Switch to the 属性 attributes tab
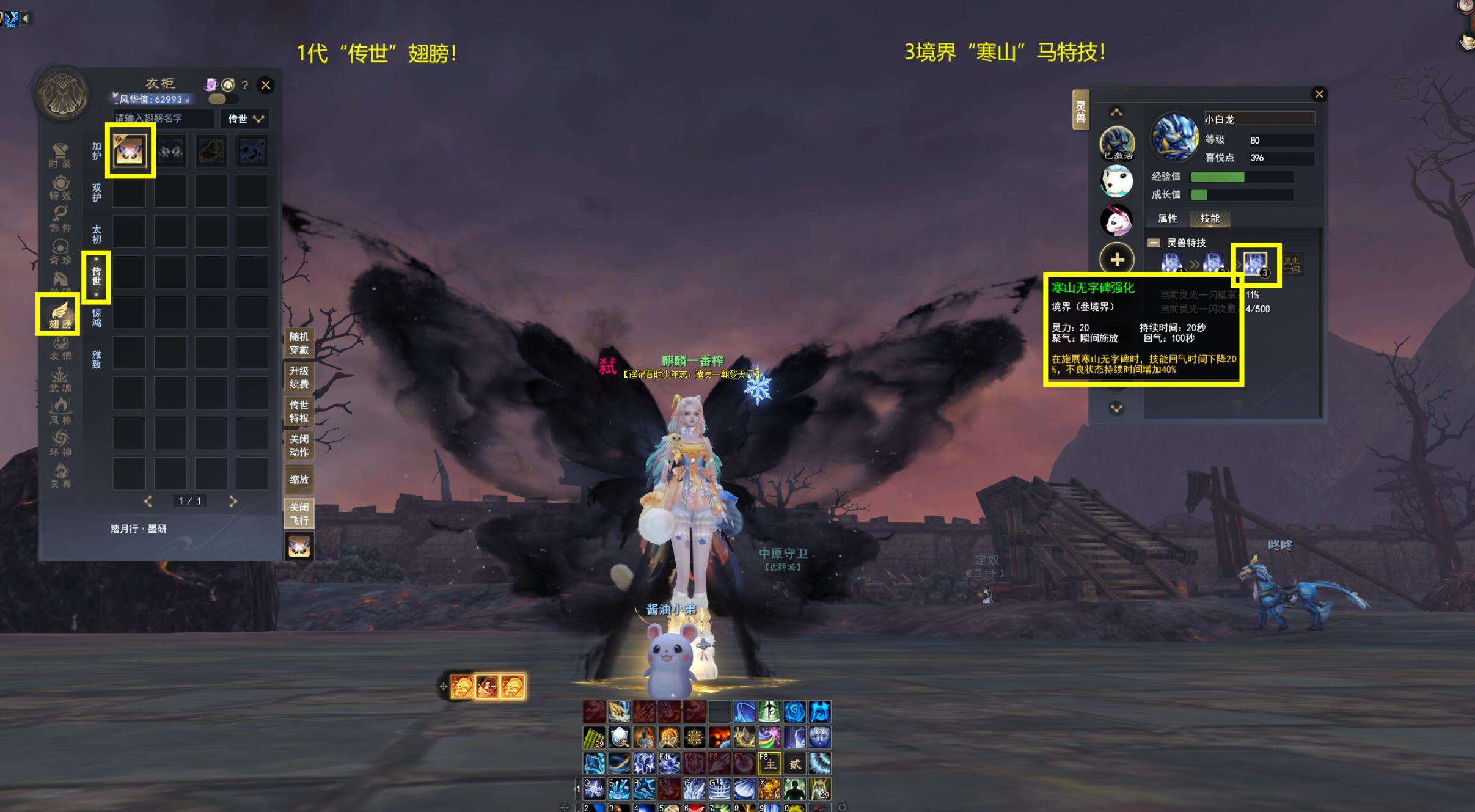 1167,218
